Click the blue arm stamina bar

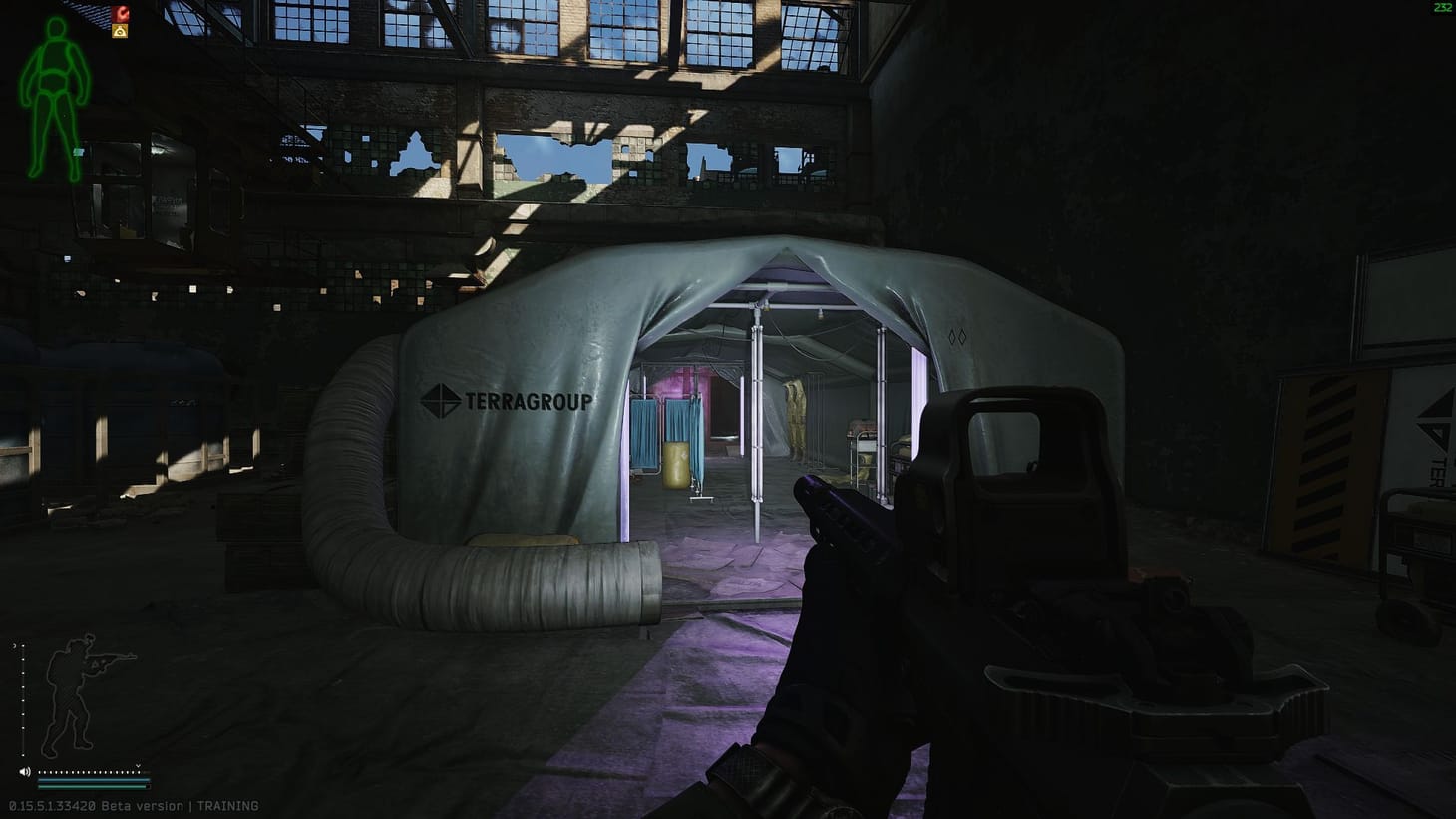point(95,780)
